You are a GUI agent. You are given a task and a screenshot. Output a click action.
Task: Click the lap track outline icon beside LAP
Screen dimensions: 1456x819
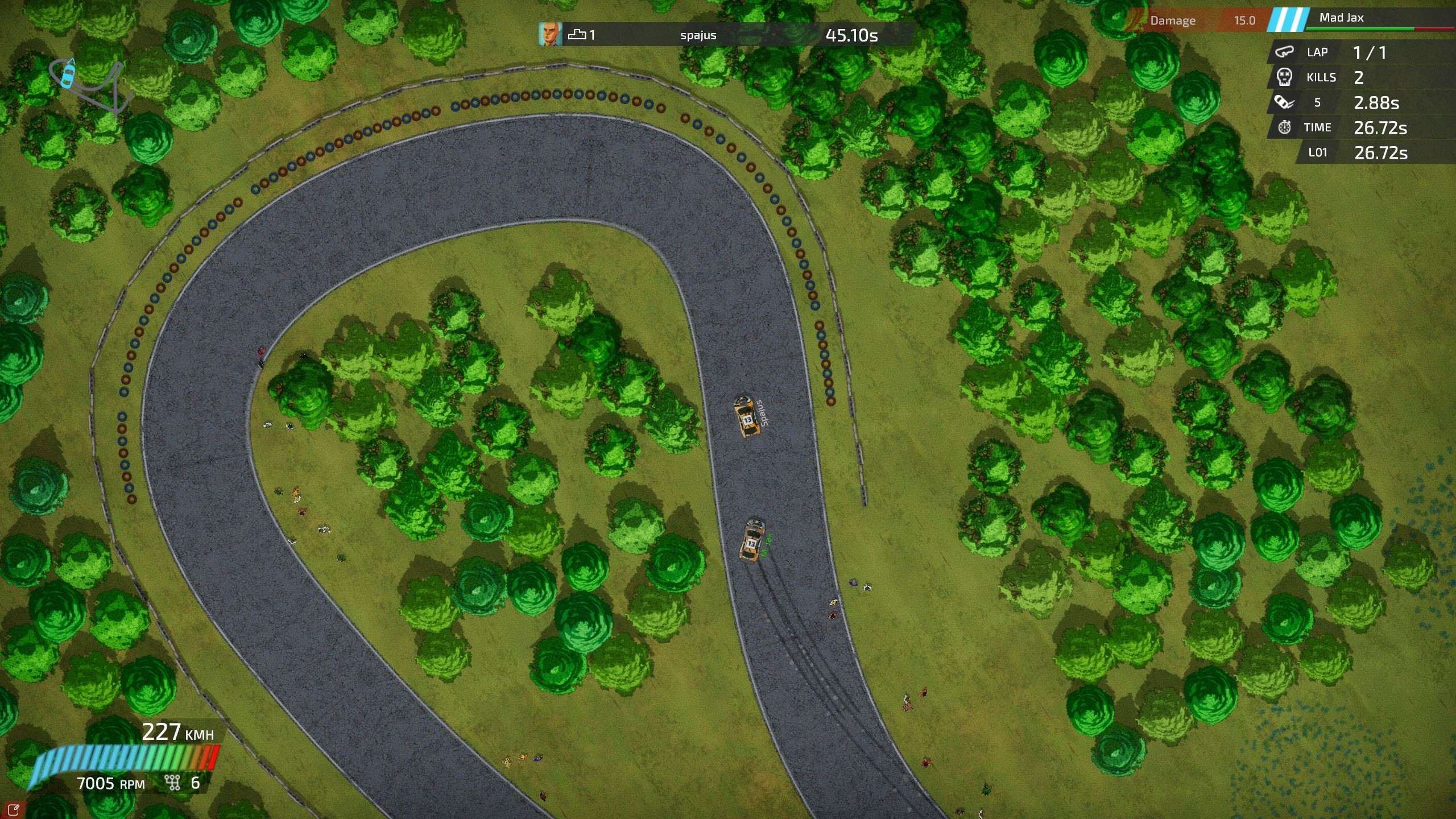click(x=1285, y=52)
